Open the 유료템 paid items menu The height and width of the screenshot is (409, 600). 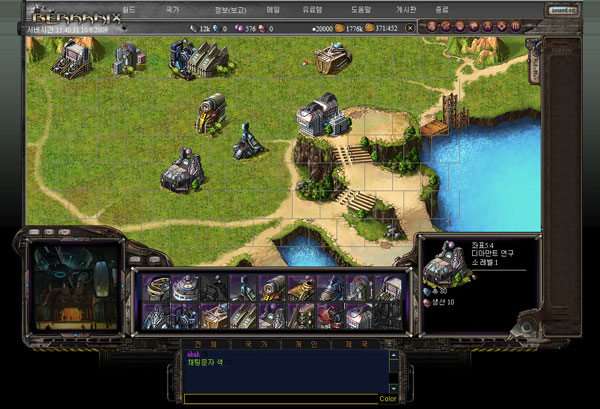313,9
